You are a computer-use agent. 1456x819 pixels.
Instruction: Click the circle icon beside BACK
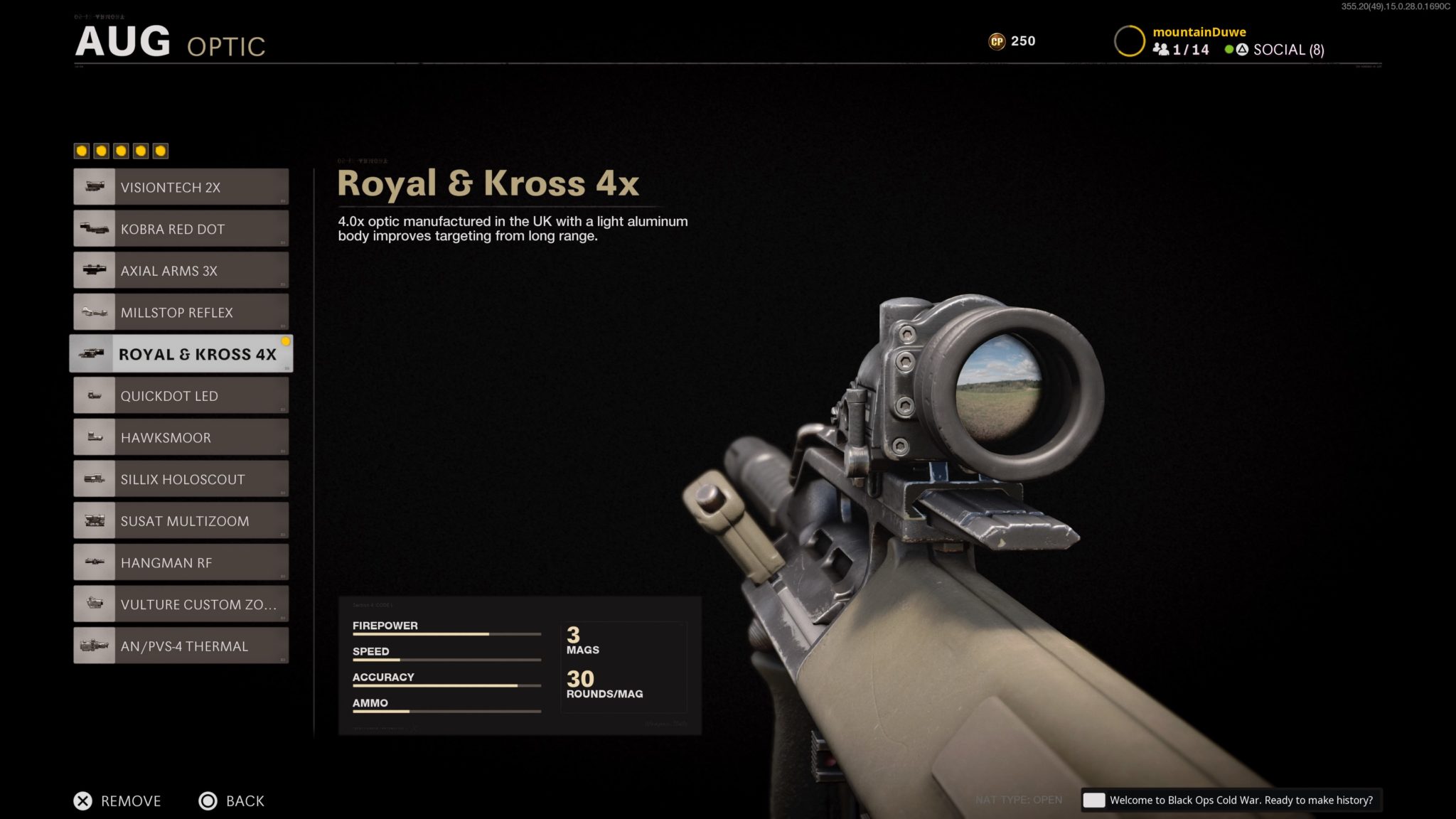coord(208,801)
